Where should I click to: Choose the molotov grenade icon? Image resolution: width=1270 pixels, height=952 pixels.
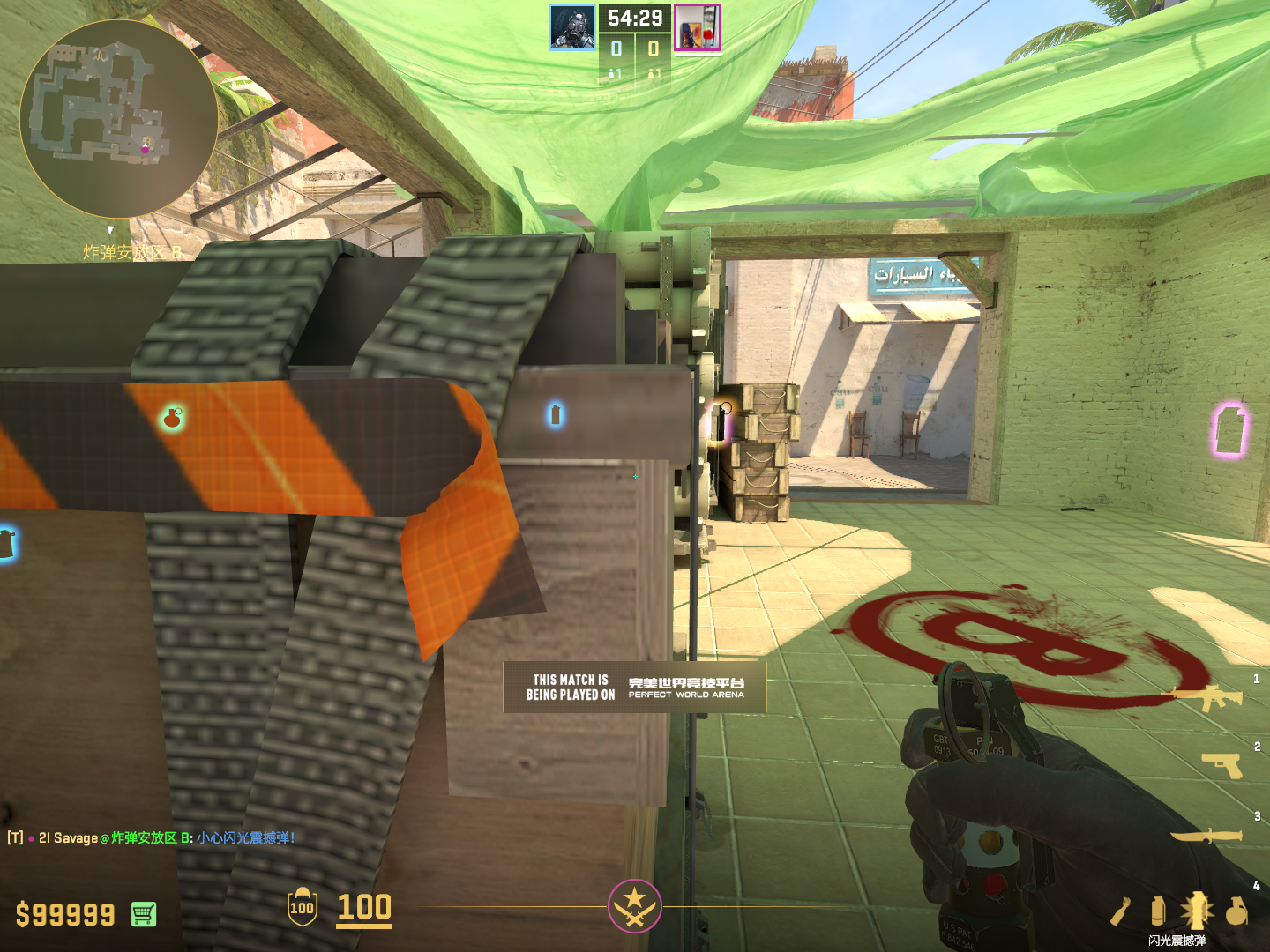point(1121,911)
